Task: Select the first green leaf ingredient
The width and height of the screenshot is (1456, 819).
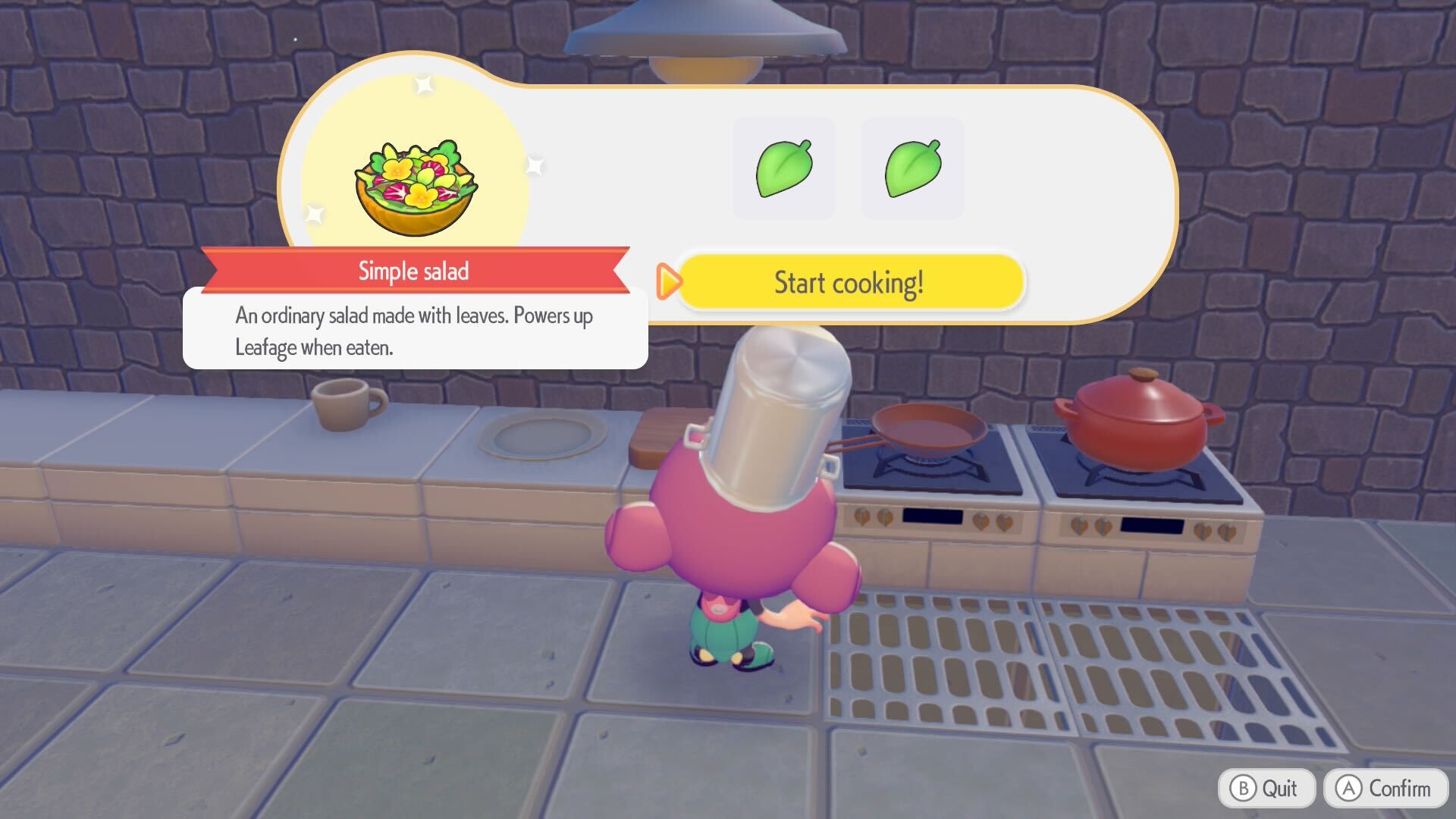Action: (783, 168)
